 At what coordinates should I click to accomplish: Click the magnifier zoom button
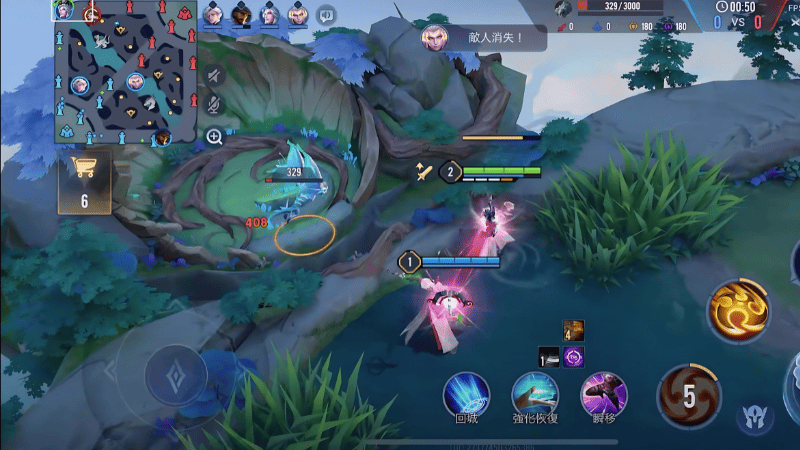click(214, 136)
